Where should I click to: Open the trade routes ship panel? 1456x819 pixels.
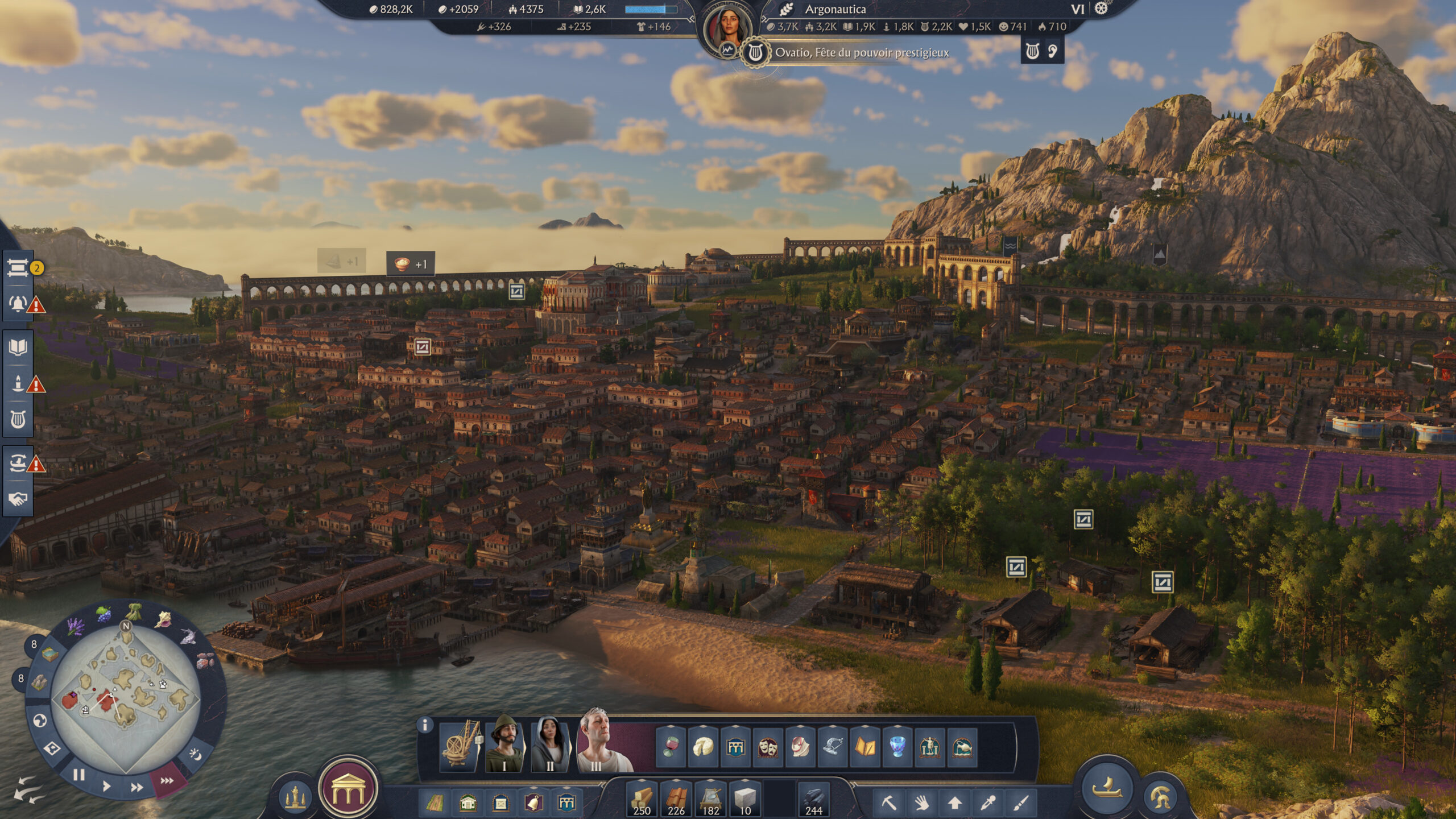pyautogui.click(x=18, y=464)
